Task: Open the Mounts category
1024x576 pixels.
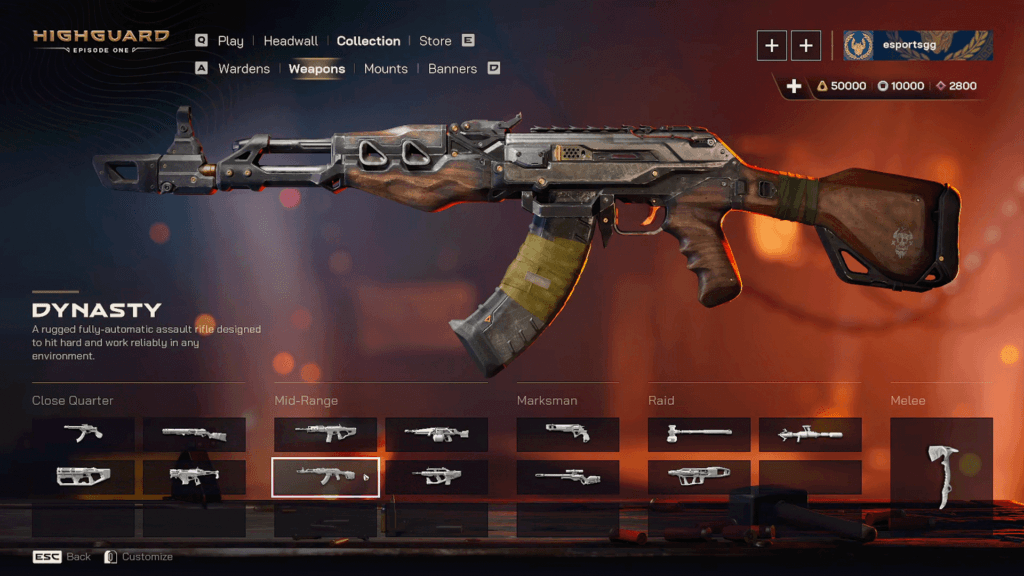Action: [386, 69]
